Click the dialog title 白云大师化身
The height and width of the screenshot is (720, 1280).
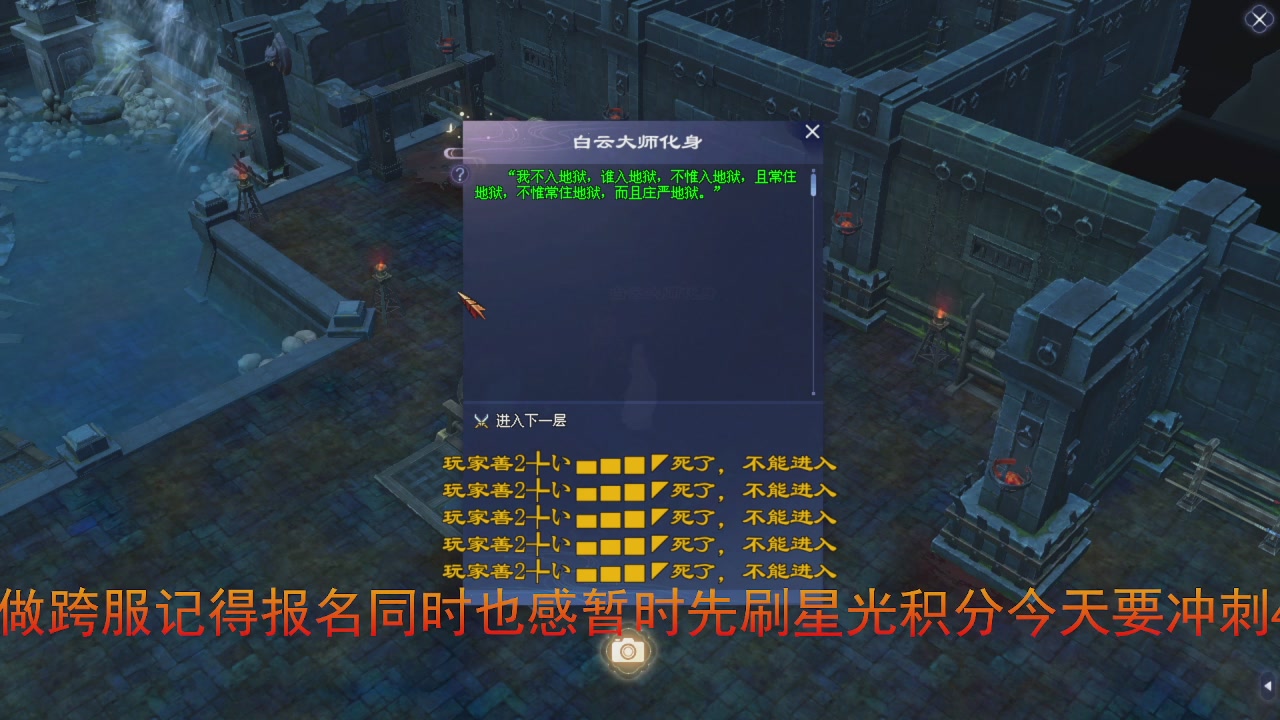point(638,142)
